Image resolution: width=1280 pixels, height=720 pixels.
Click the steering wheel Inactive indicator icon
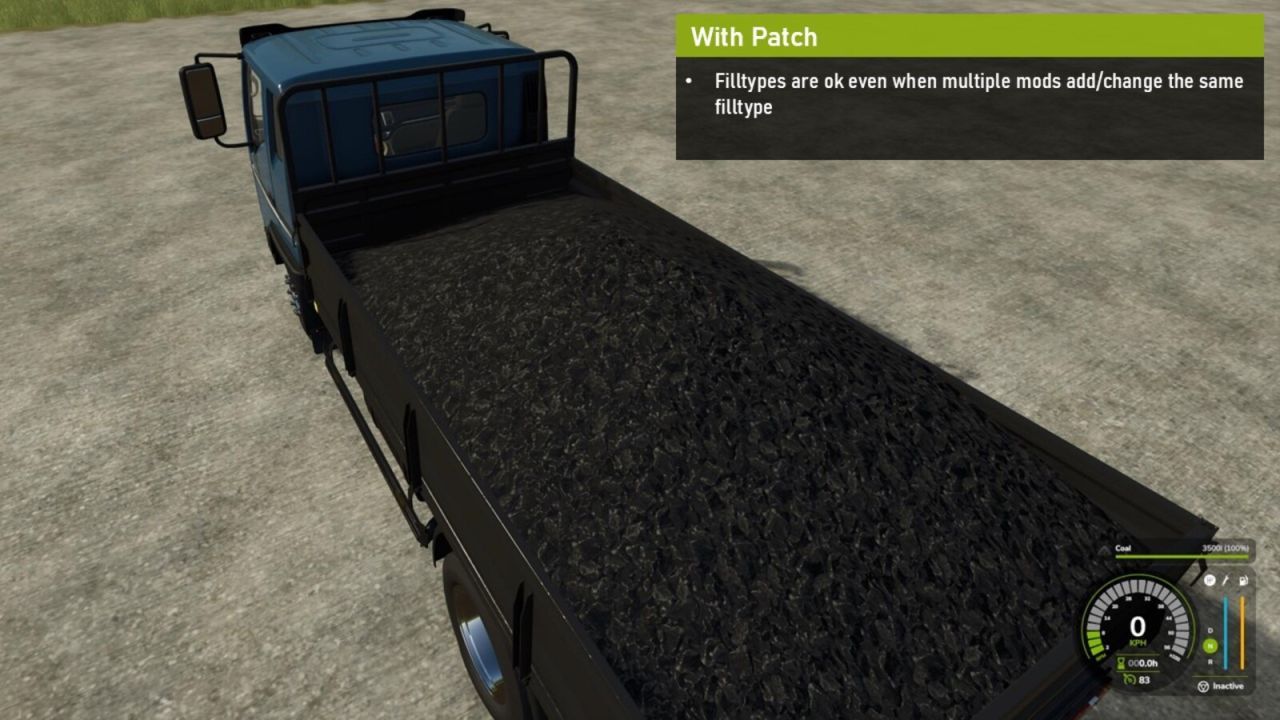tap(1203, 686)
